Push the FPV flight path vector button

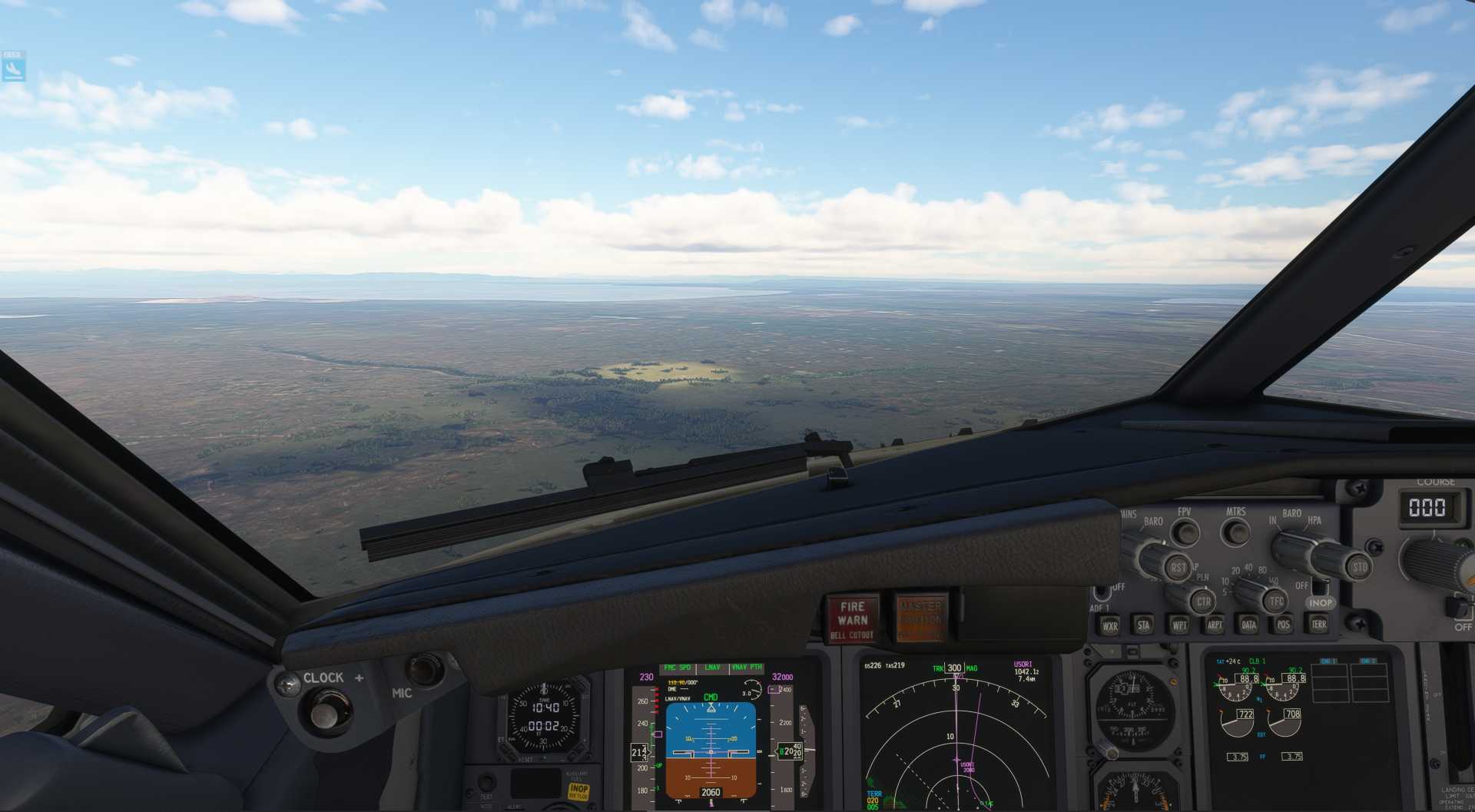pyautogui.click(x=1185, y=532)
